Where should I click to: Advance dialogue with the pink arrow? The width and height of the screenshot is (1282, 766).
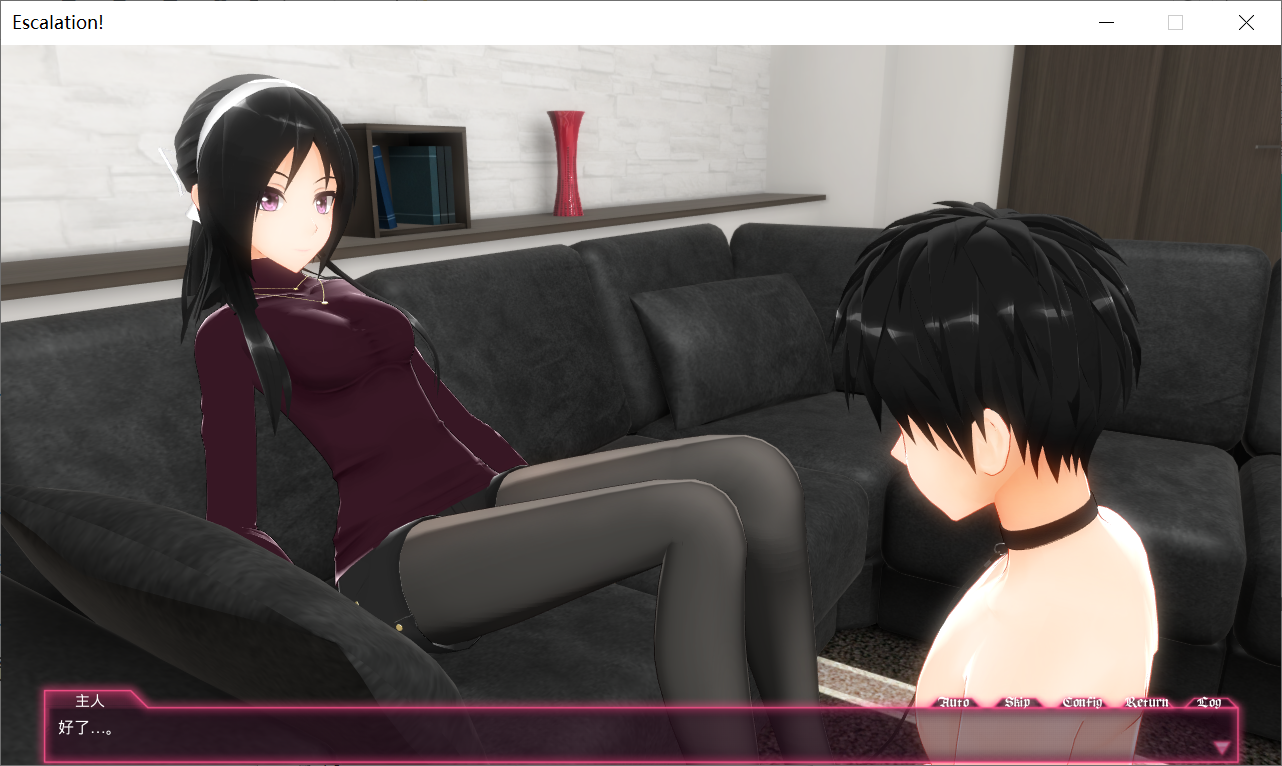click(x=1221, y=746)
